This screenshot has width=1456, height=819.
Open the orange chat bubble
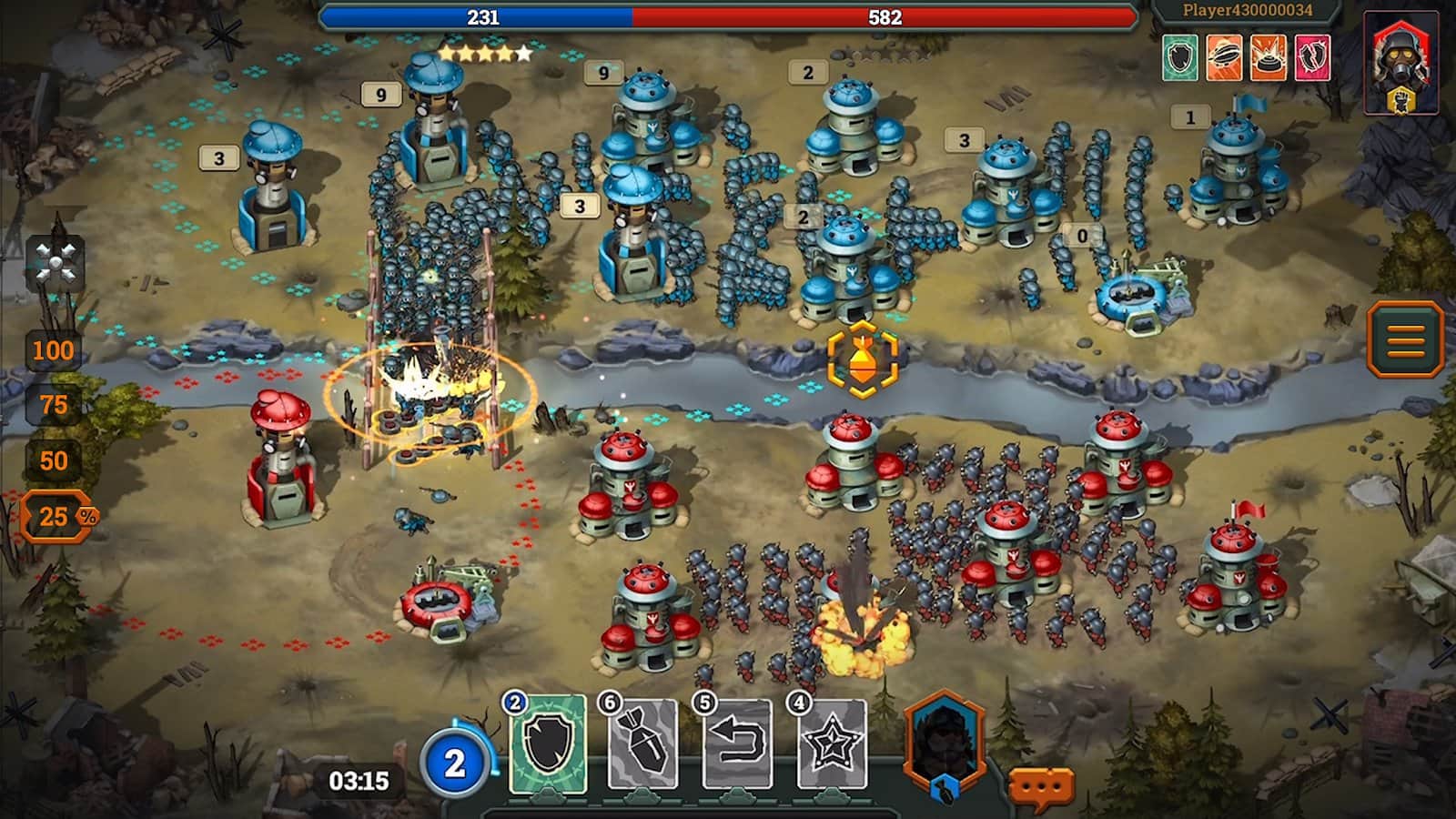[1041, 785]
